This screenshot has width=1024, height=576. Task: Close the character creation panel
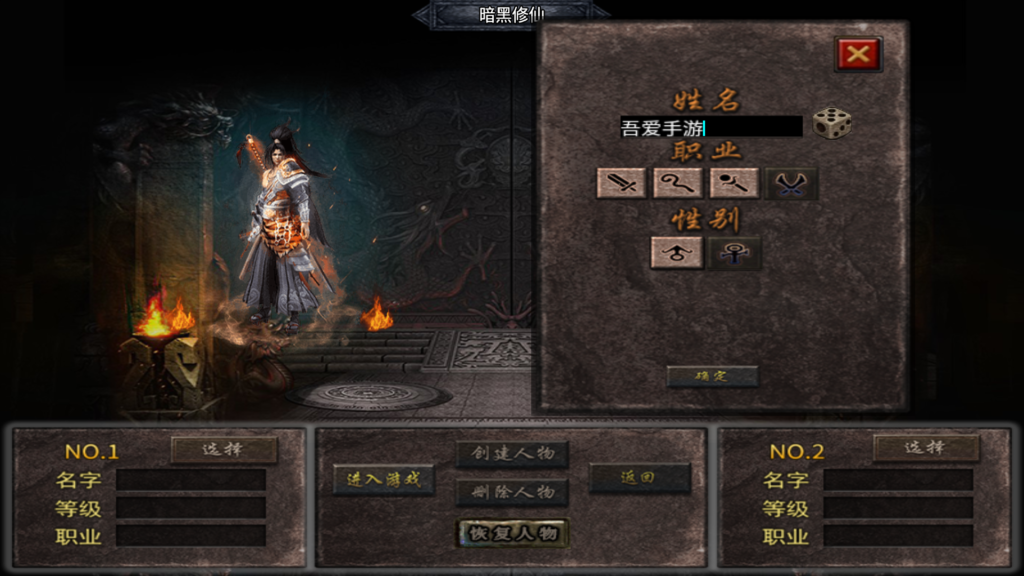[x=858, y=54]
